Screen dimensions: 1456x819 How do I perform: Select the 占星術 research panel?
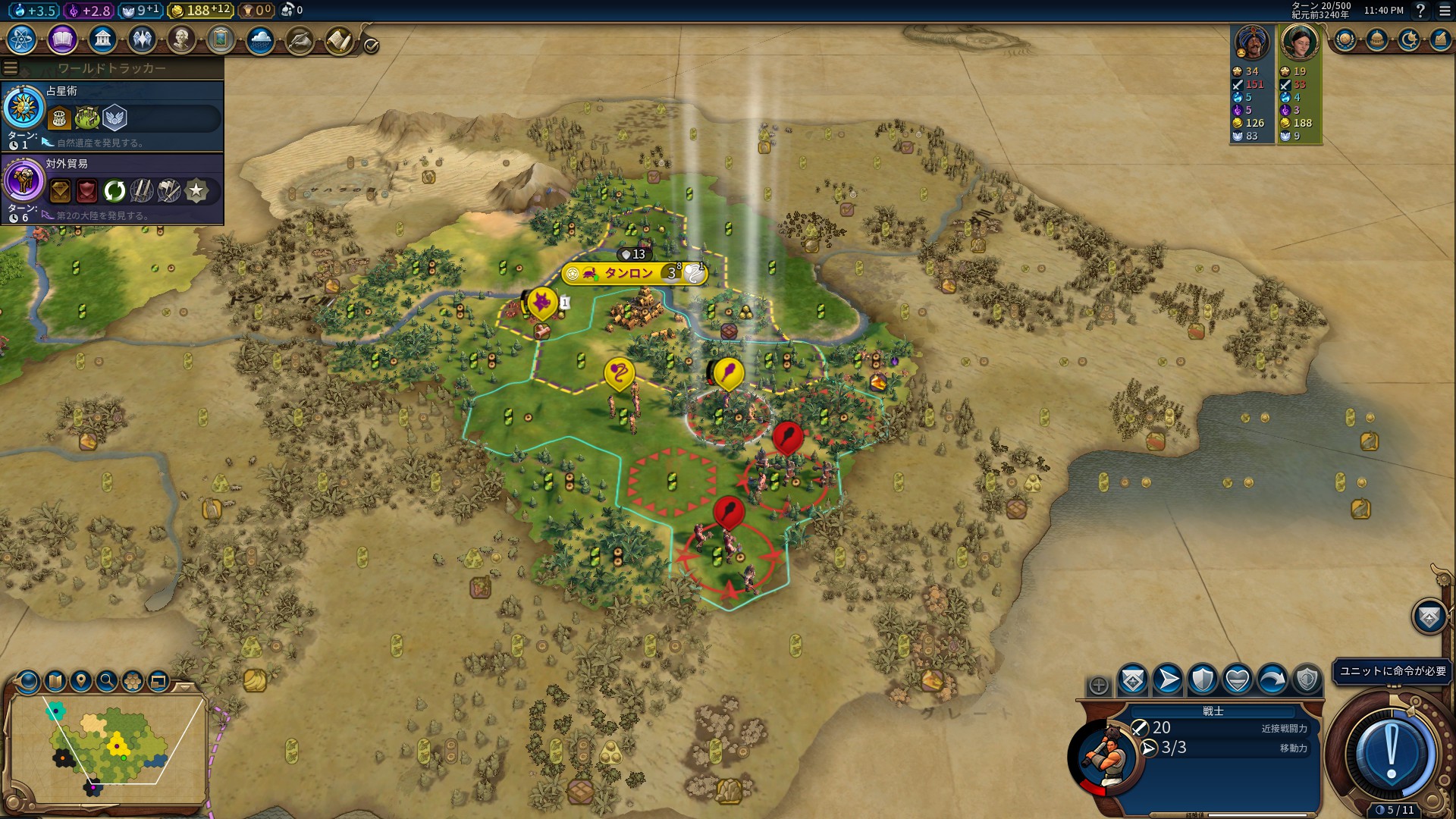[x=112, y=116]
